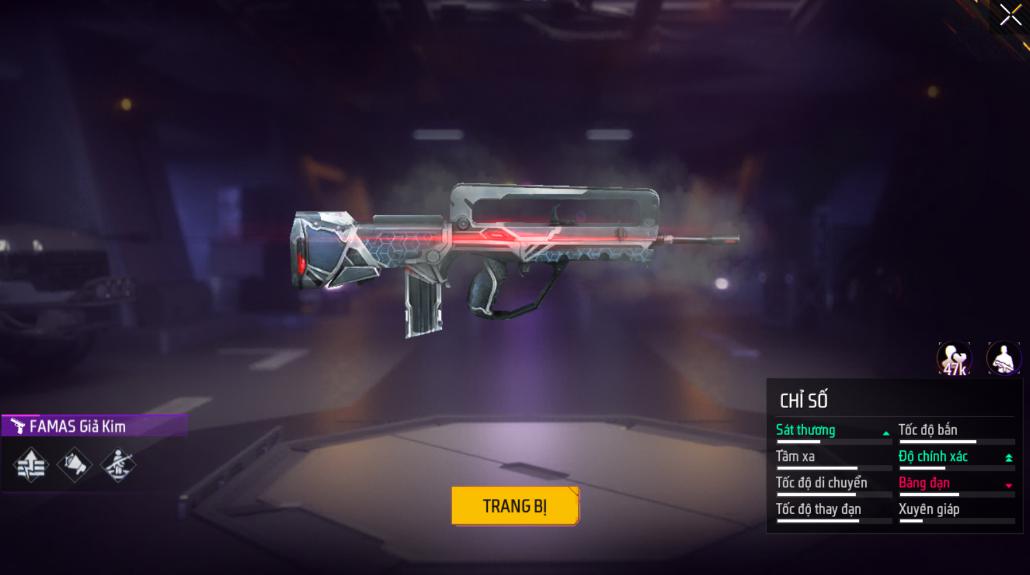Select the soldier with rifle effect icon
Viewport: 1030px width, 575px height.
pos(119,464)
